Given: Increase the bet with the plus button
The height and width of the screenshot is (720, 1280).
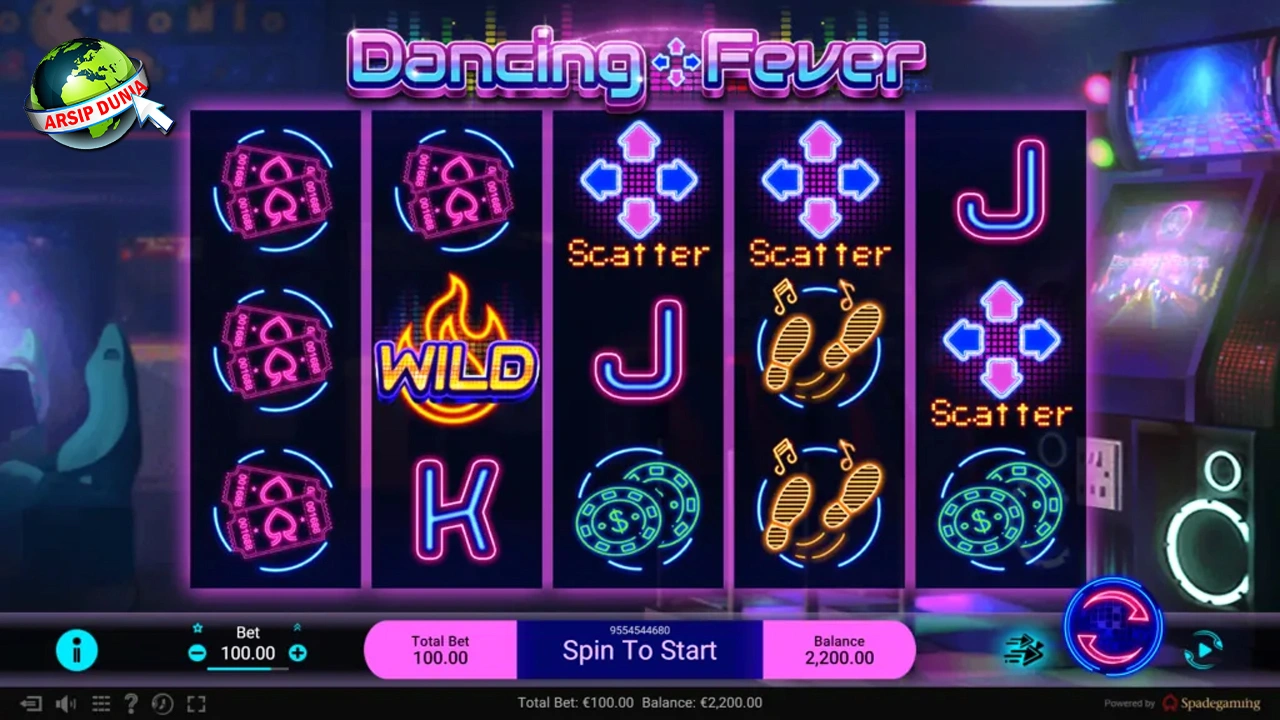Looking at the screenshot, I should click(297, 653).
